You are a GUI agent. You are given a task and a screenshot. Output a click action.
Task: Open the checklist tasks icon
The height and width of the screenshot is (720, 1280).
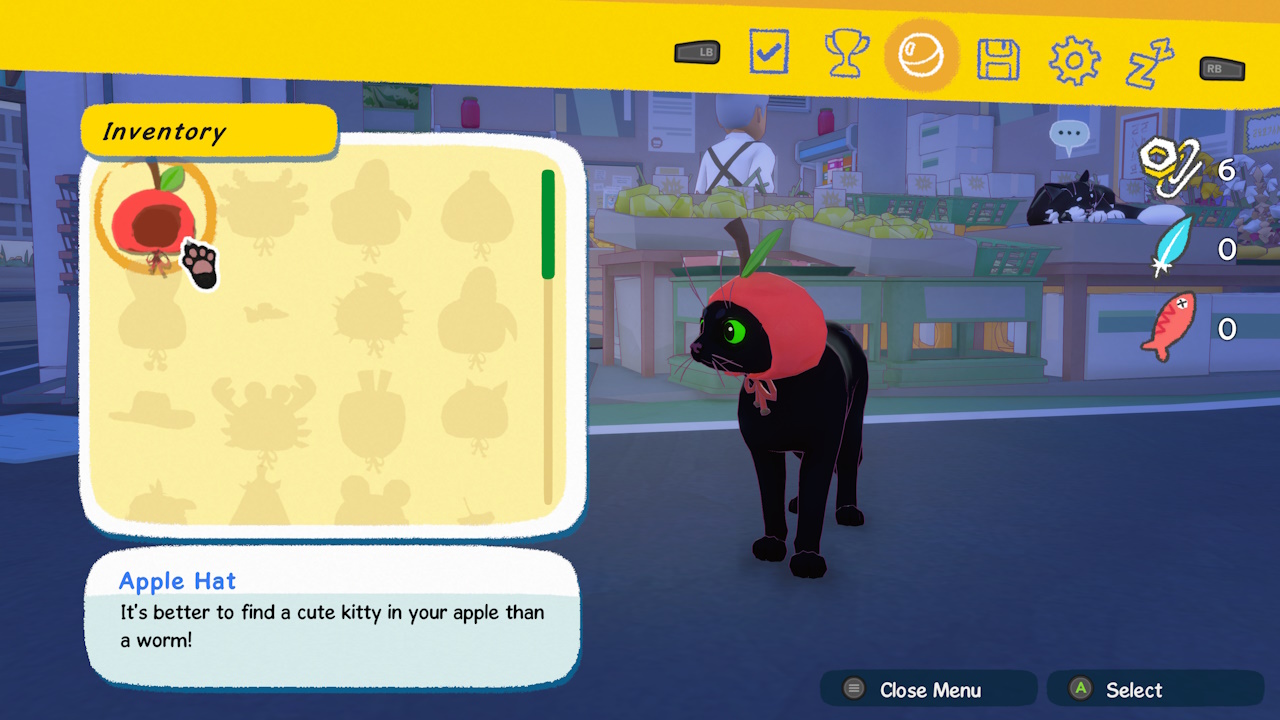[x=768, y=52]
